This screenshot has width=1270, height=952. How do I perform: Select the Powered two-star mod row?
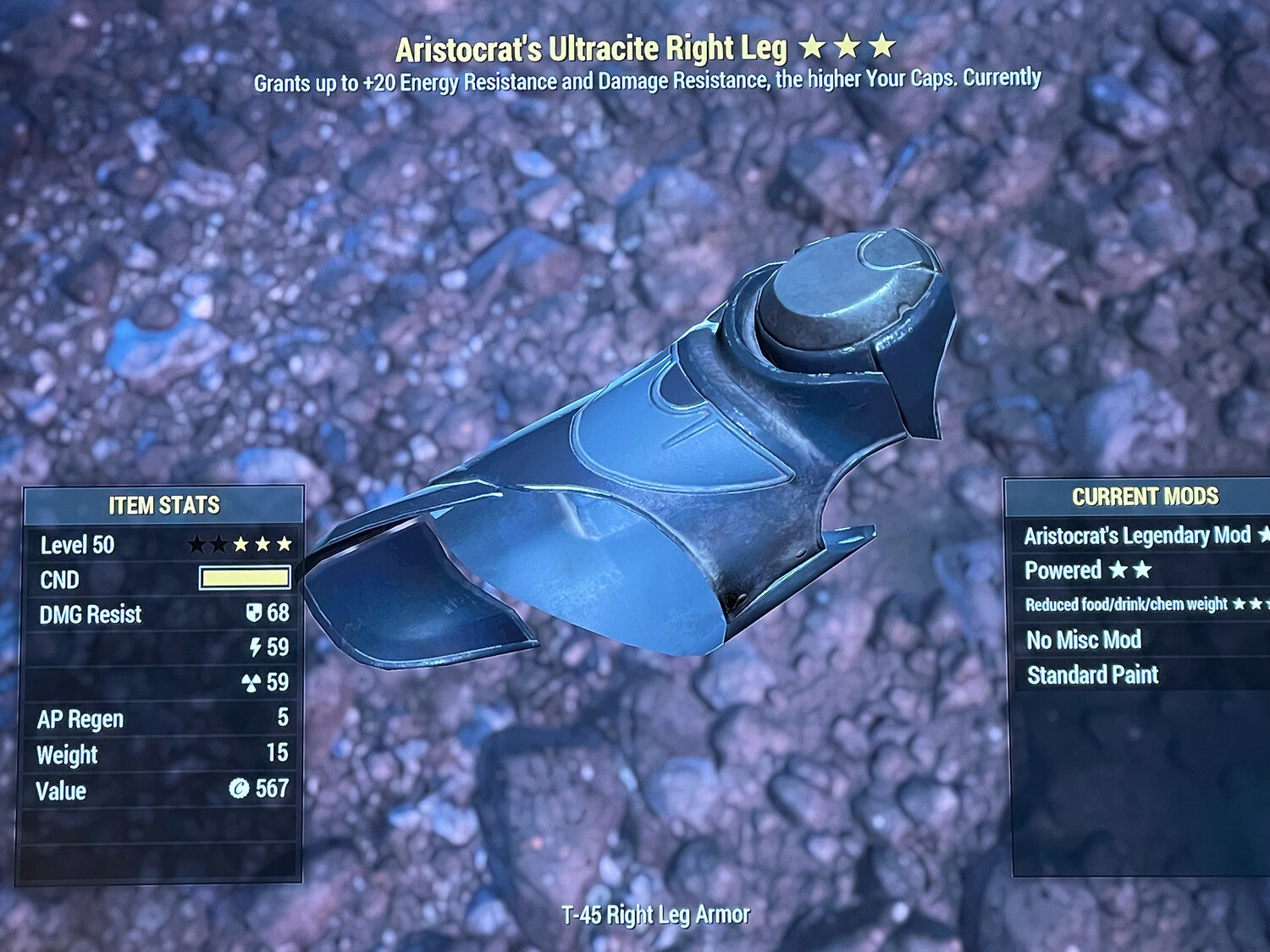pyautogui.click(x=1088, y=570)
